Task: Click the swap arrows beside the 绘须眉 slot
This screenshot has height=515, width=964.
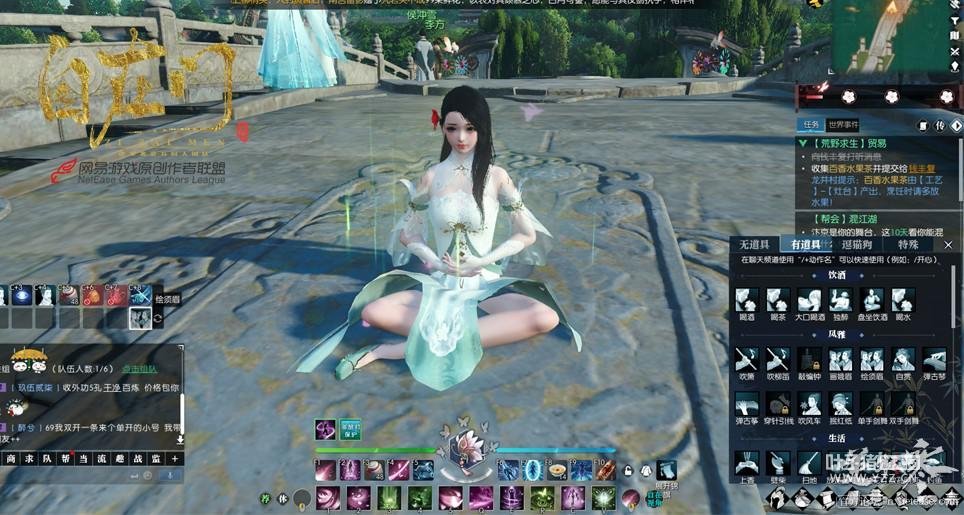Action: click(x=158, y=318)
